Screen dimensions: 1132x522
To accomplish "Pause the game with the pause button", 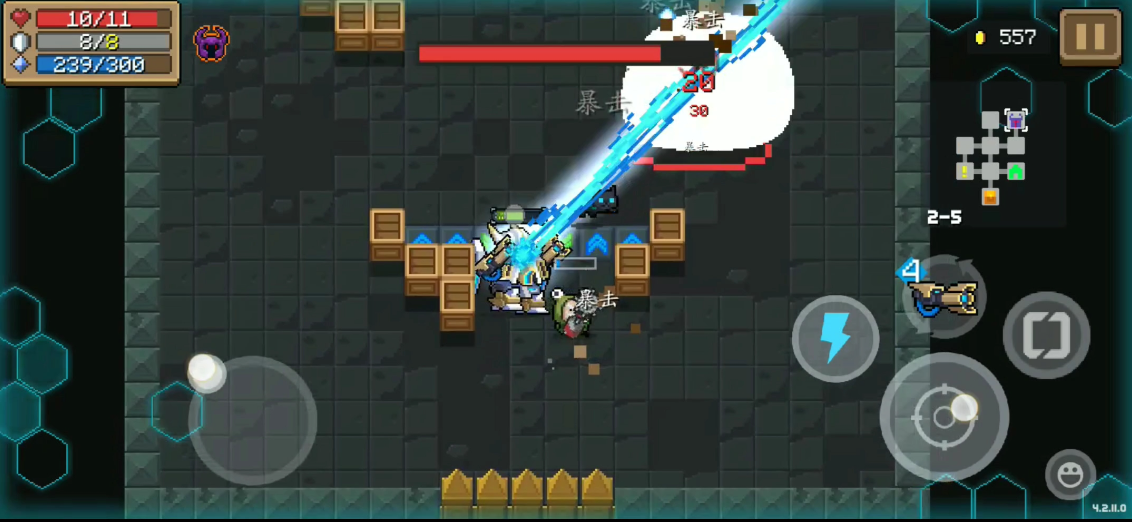I will coord(1090,38).
